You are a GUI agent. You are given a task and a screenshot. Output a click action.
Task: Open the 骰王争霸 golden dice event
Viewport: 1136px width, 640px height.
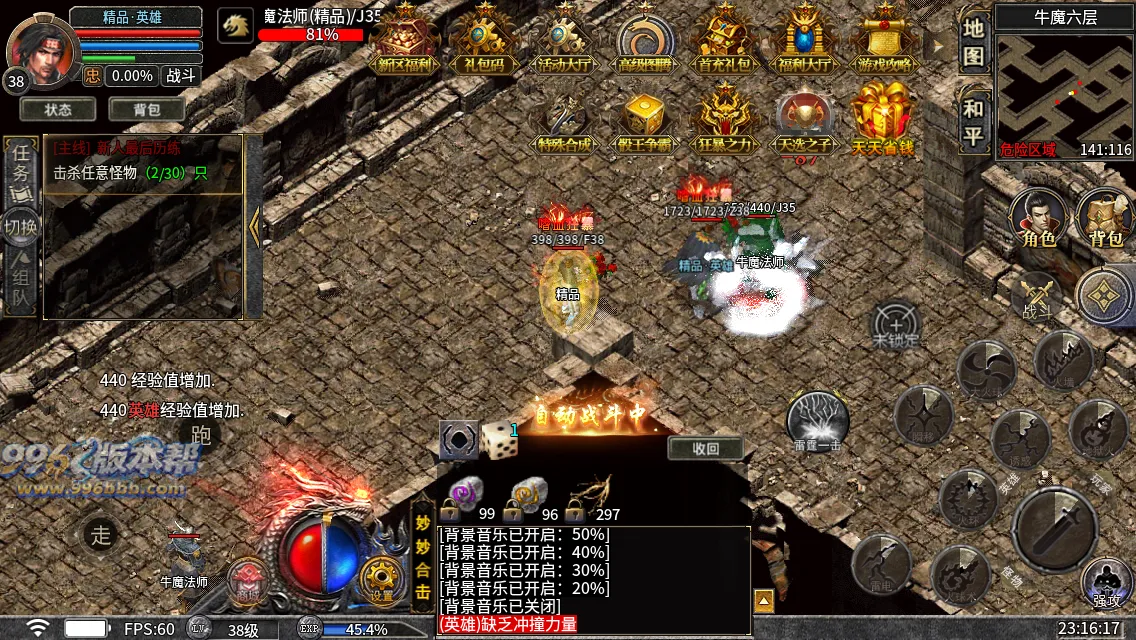click(x=644, y=120)
